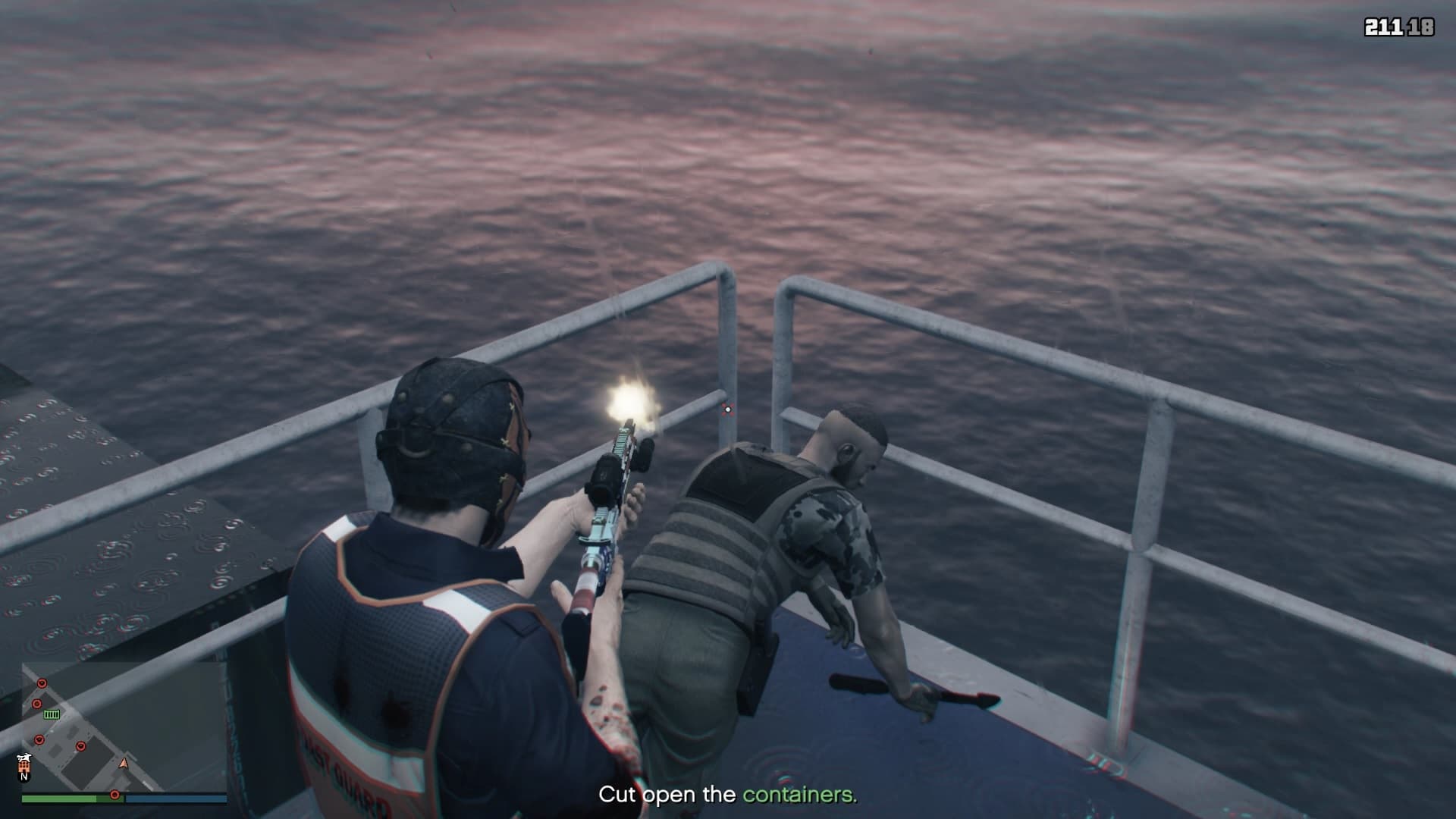Viewport: 1456px width, 819px height.
Task: Click the red enemy blip on the health bar
Action: [115, 795]
